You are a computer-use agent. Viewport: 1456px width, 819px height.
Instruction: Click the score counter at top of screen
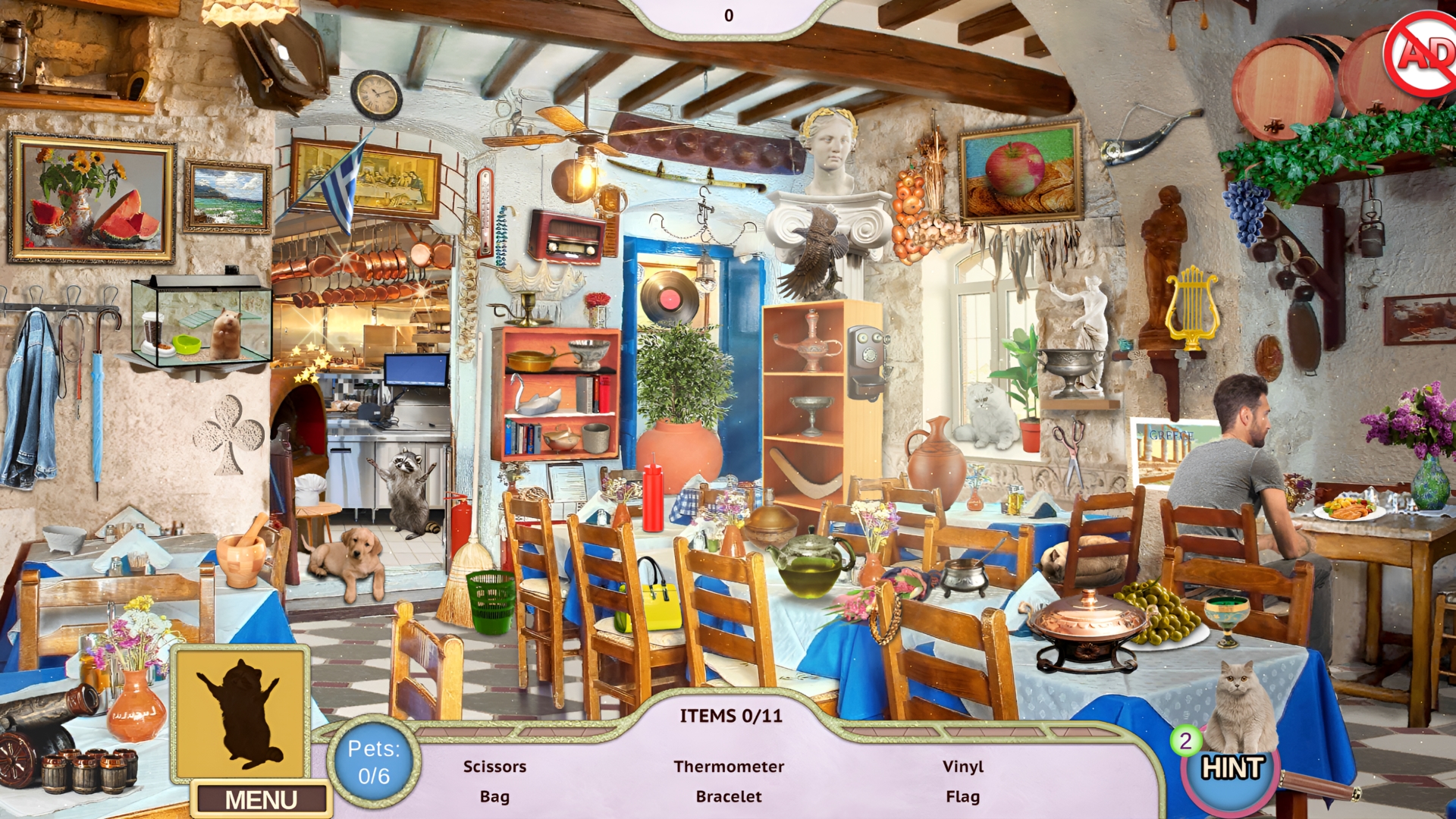(x=730, y=13)
